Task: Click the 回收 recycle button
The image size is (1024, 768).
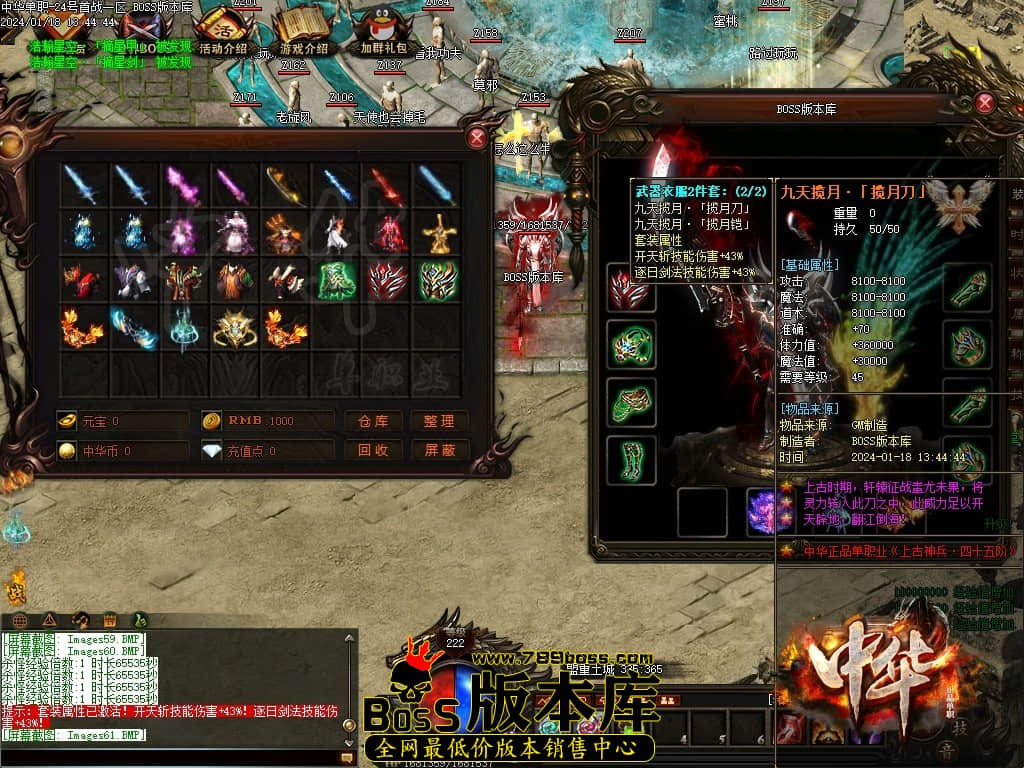Action: (373, 451)
